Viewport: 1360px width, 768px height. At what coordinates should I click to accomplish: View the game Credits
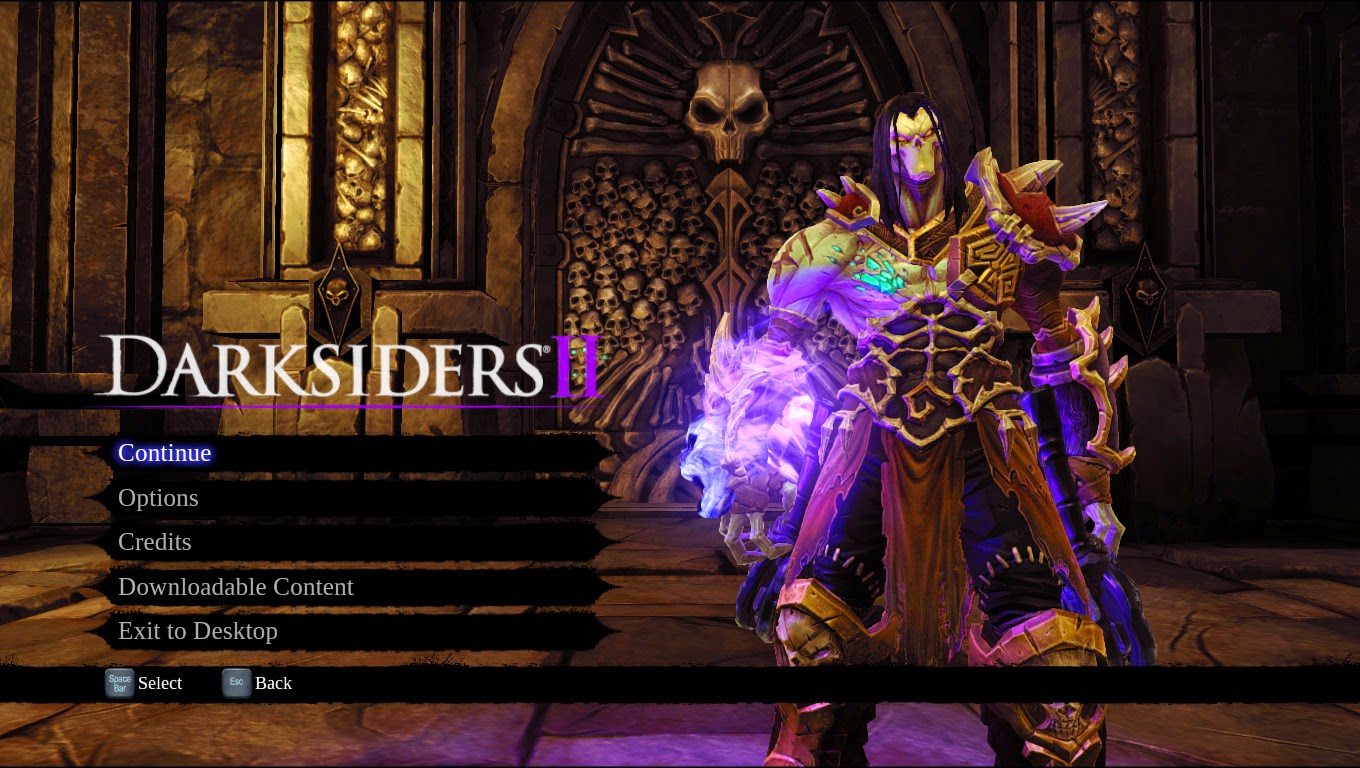(x=155, y=542)
